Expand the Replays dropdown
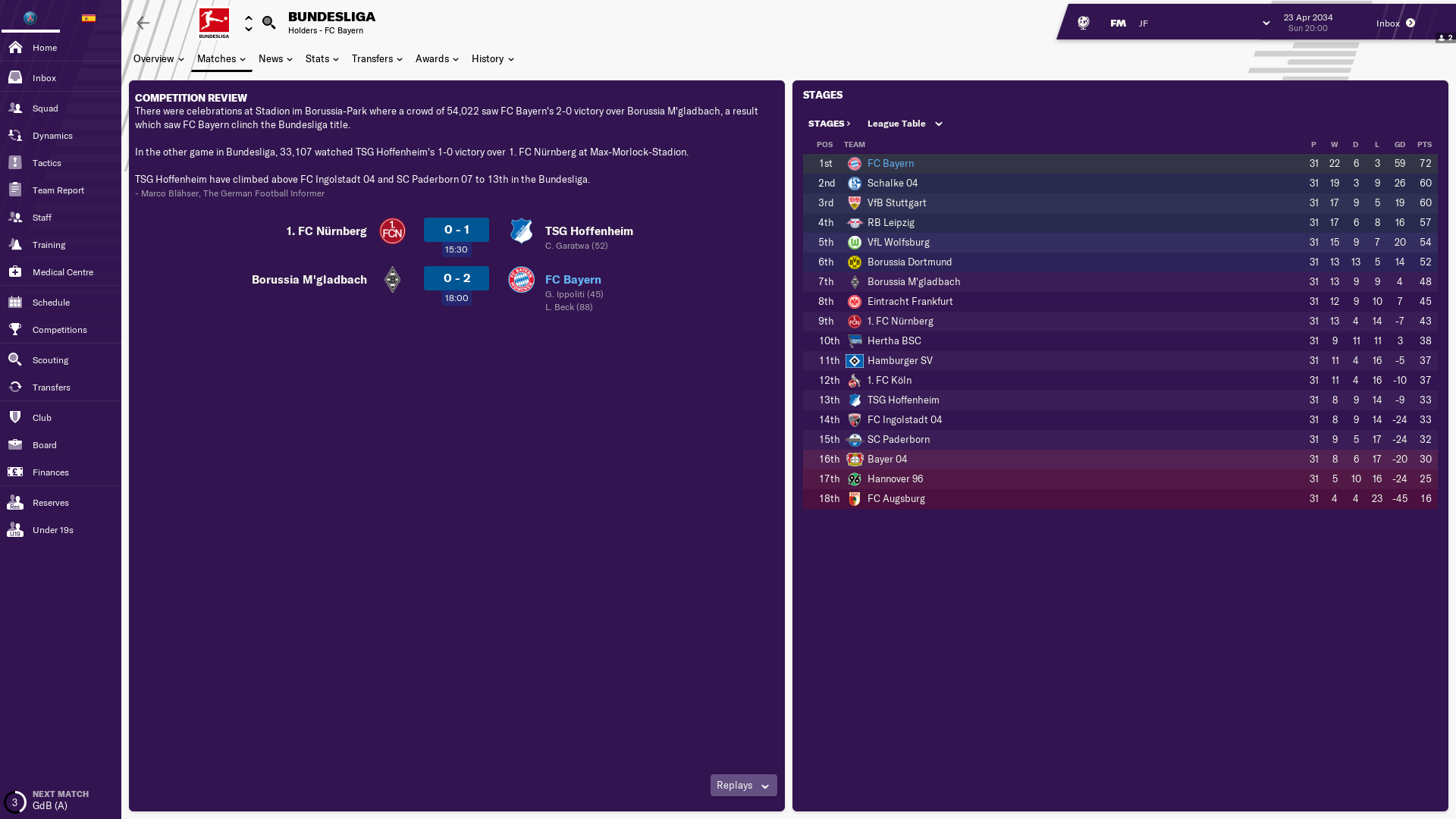Screen dimensions: 1456x819 point(743,786)
